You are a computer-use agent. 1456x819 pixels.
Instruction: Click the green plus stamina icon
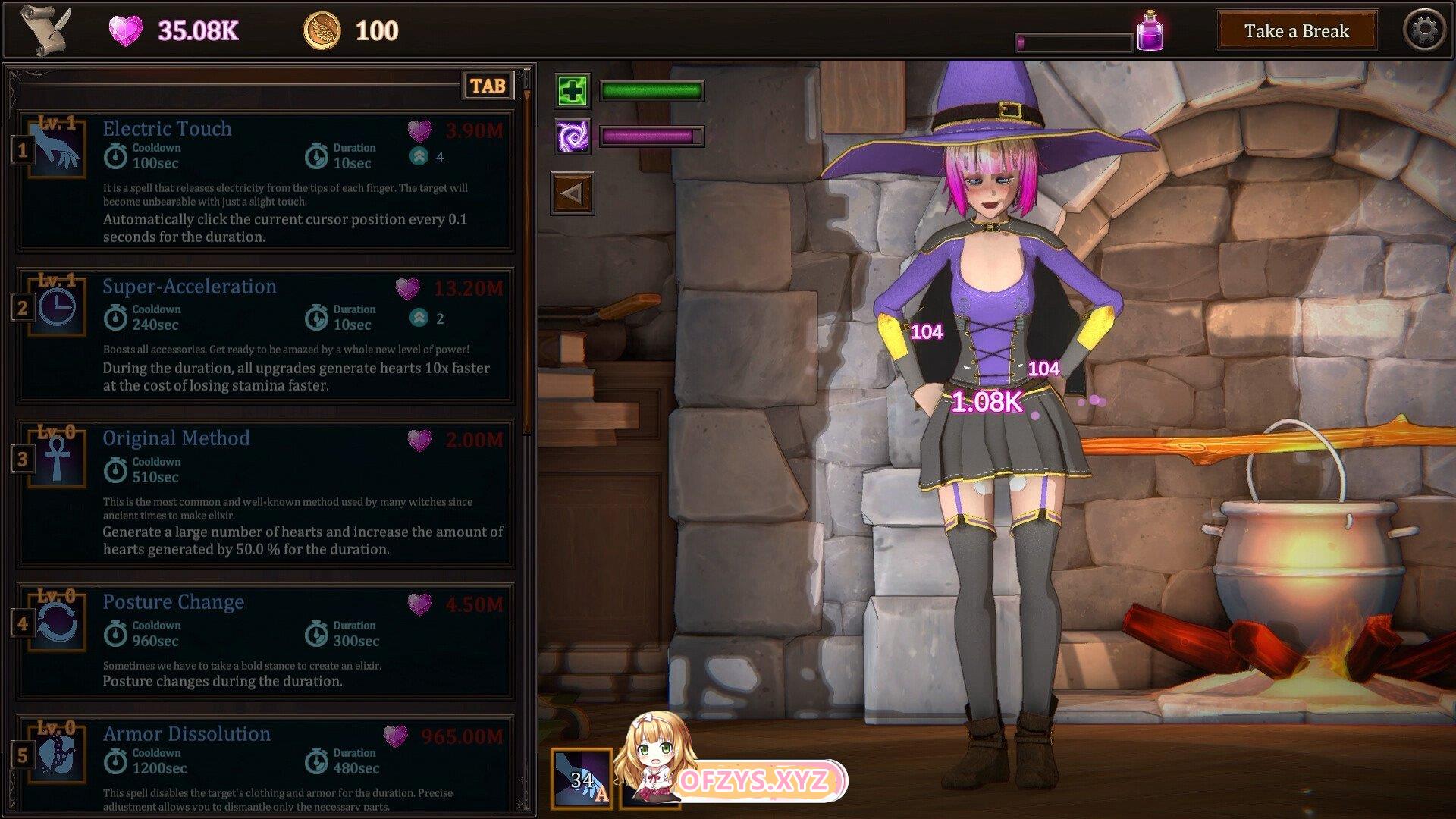pos(572,92)
